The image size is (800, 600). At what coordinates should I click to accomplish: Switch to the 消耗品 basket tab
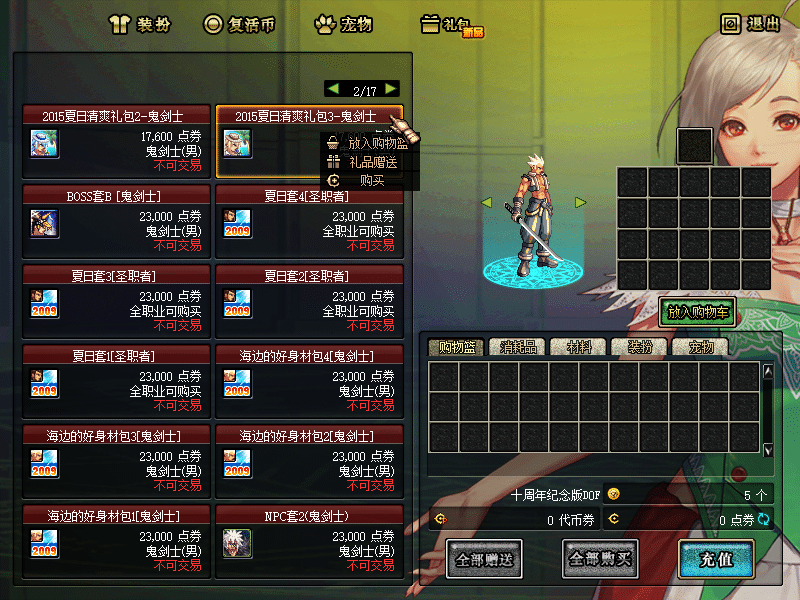[517, 347]
